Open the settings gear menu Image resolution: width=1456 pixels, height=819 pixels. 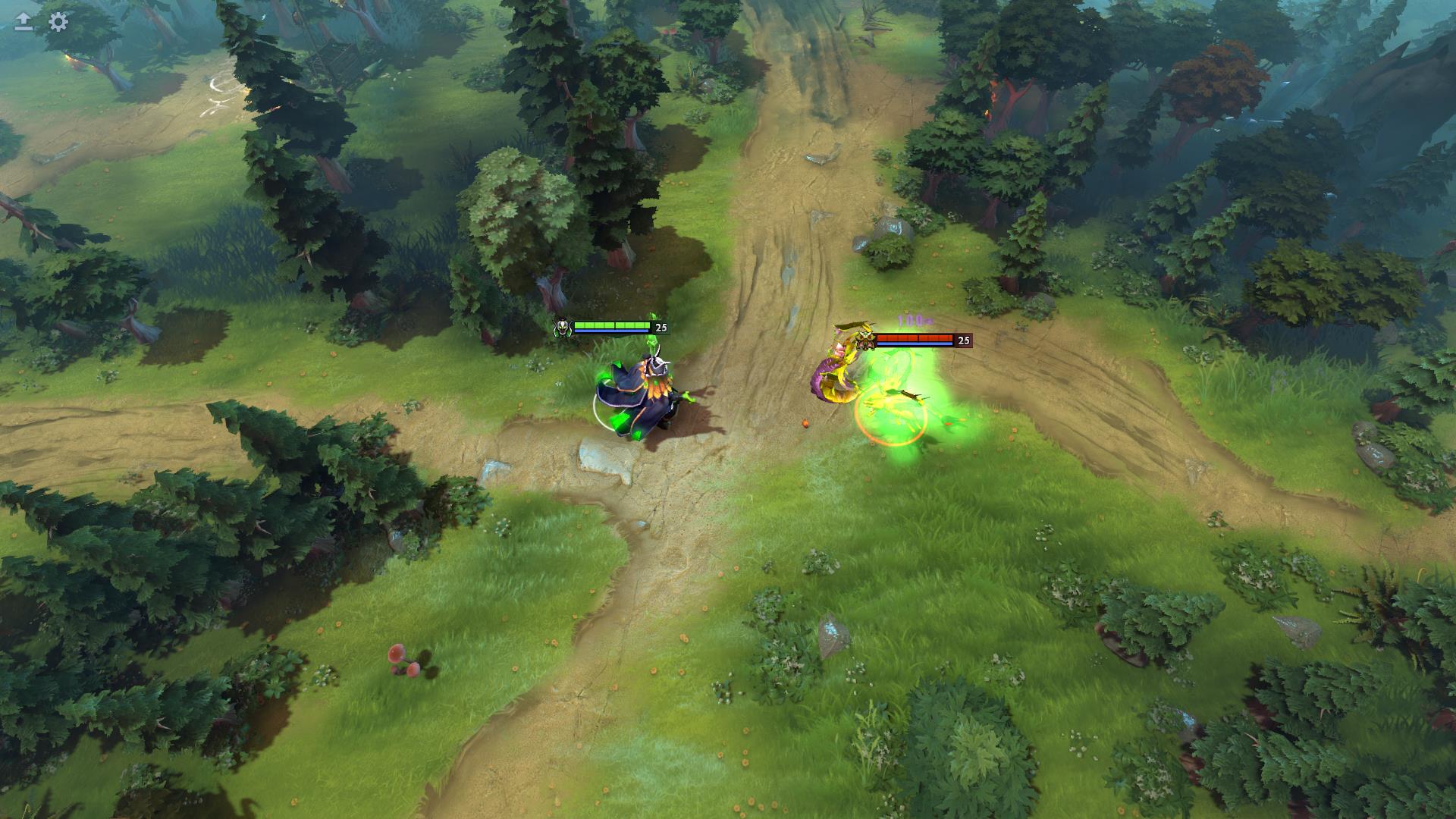pyautogui.click(x=58, y=22)
